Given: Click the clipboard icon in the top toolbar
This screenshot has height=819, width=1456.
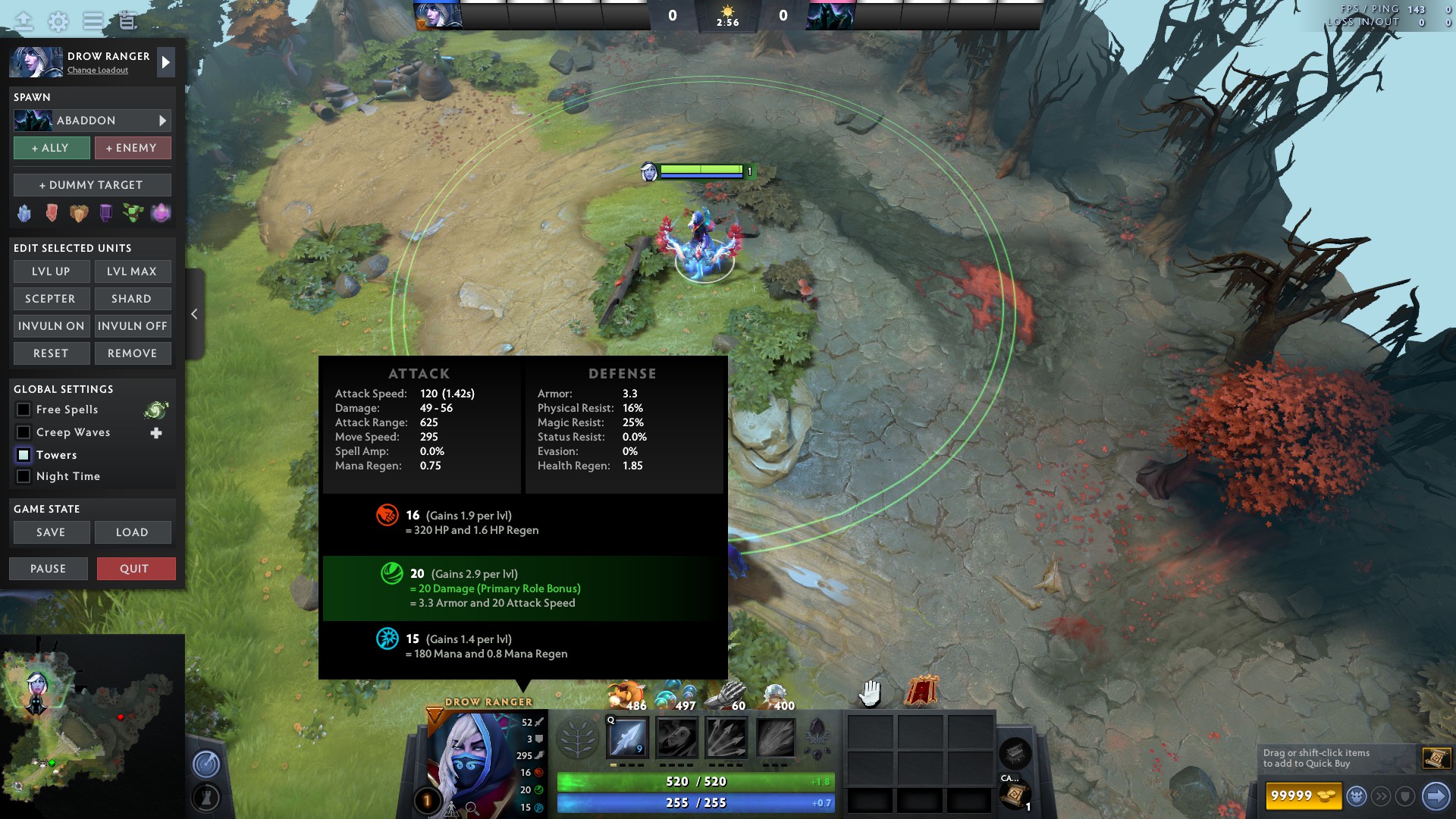Looking at the screenshot, I should pos(127,21).
